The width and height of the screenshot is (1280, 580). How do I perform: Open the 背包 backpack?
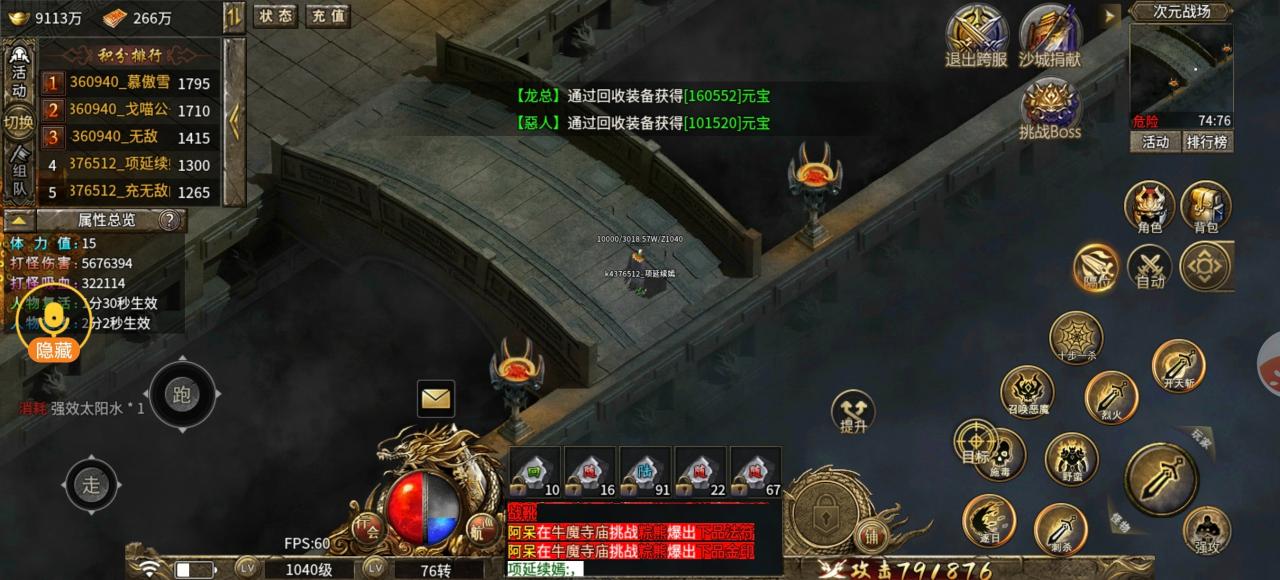[x=1206, y=207]
